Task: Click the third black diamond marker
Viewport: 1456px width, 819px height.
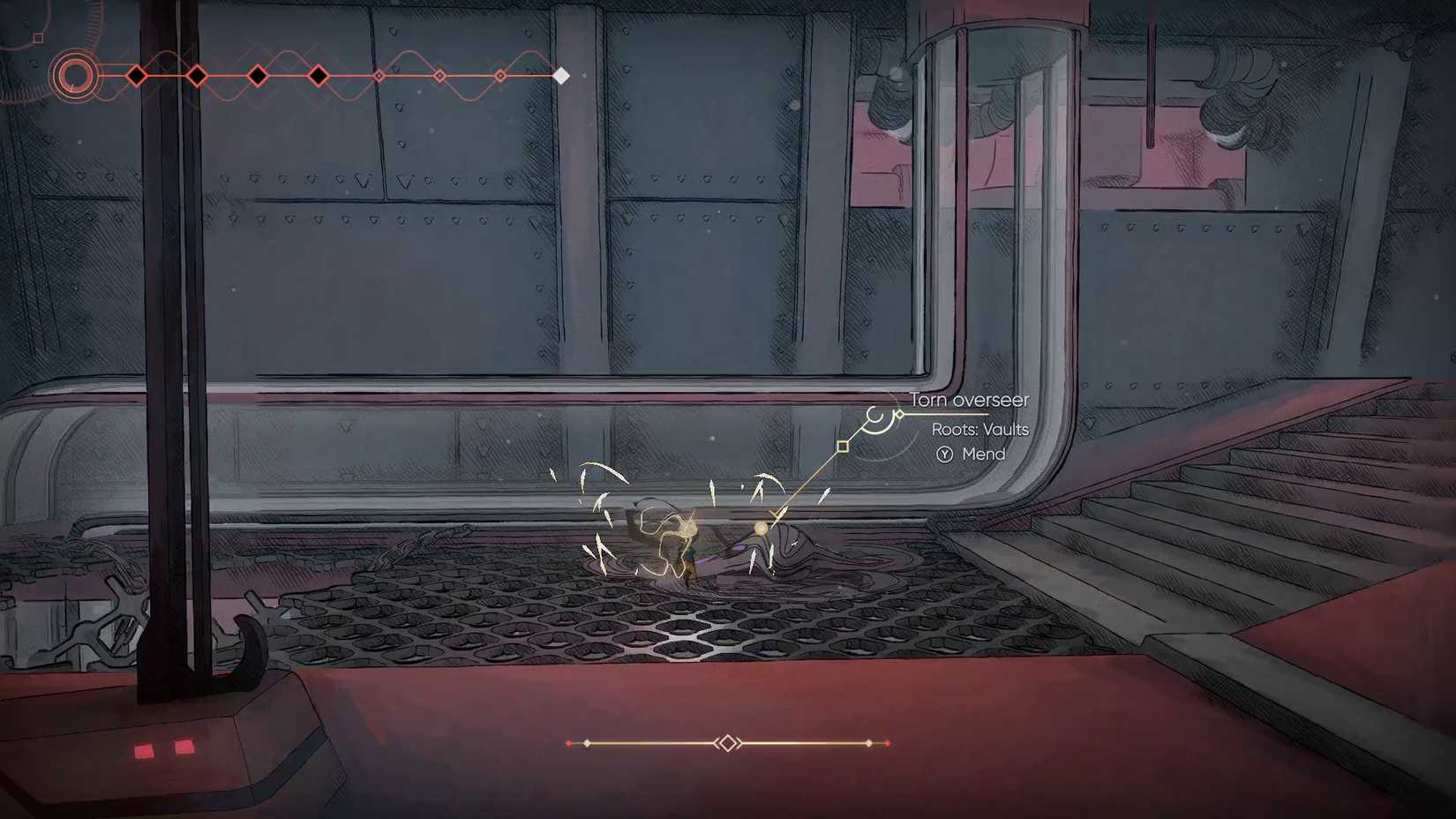Action: (257, 76)
